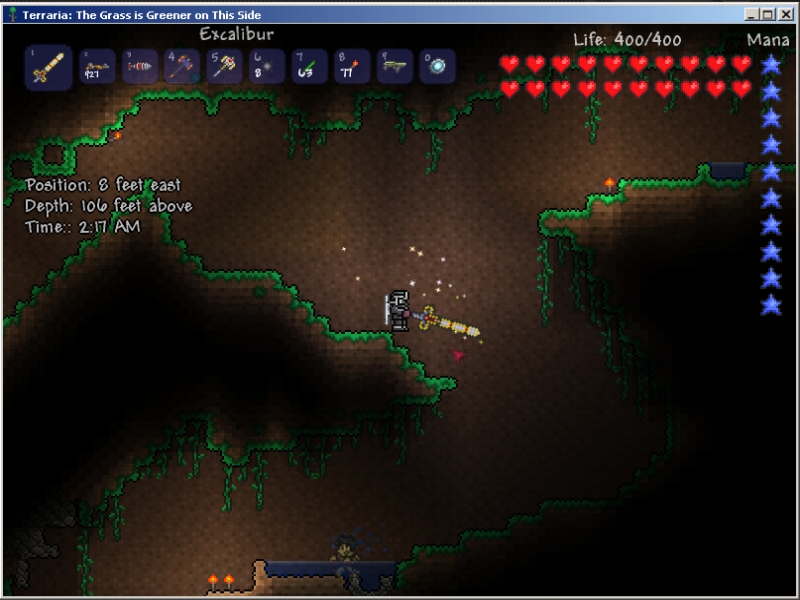Close the Terraria window
The width and height of the screenshot is (800, 600).
[x=787, y=14]
